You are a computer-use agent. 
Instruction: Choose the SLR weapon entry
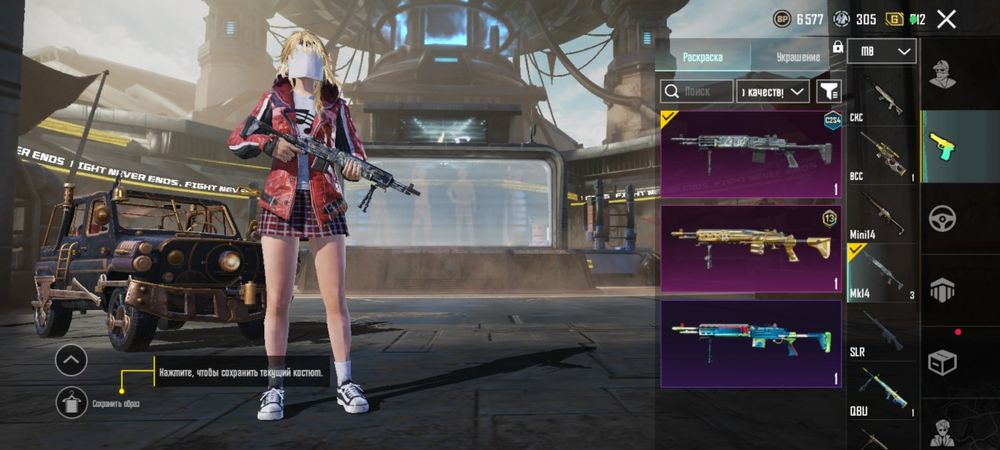pyautogui.click(x=881, y=331)
